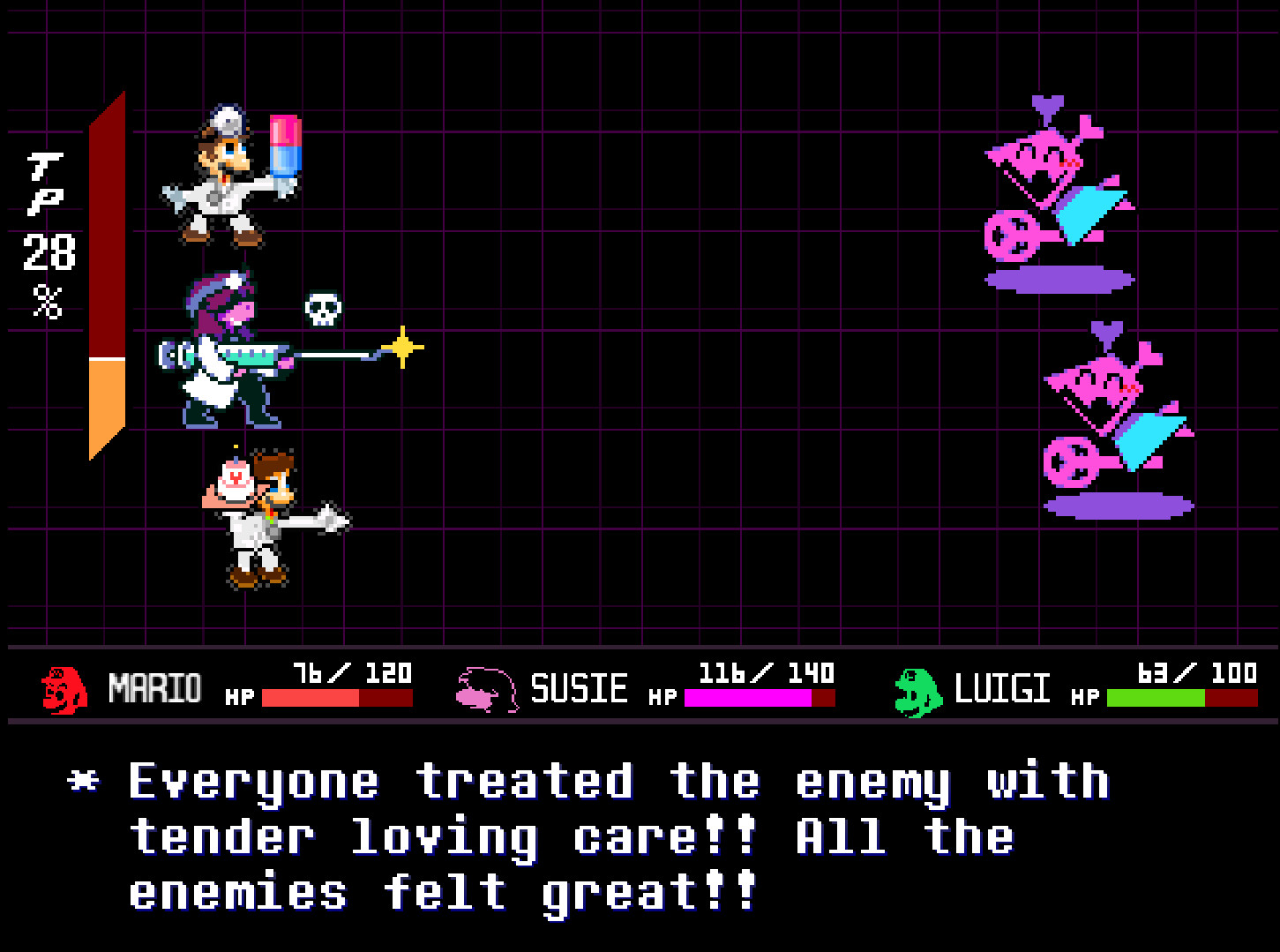Toggle Susie's HP bar display

tap(759, 698)
